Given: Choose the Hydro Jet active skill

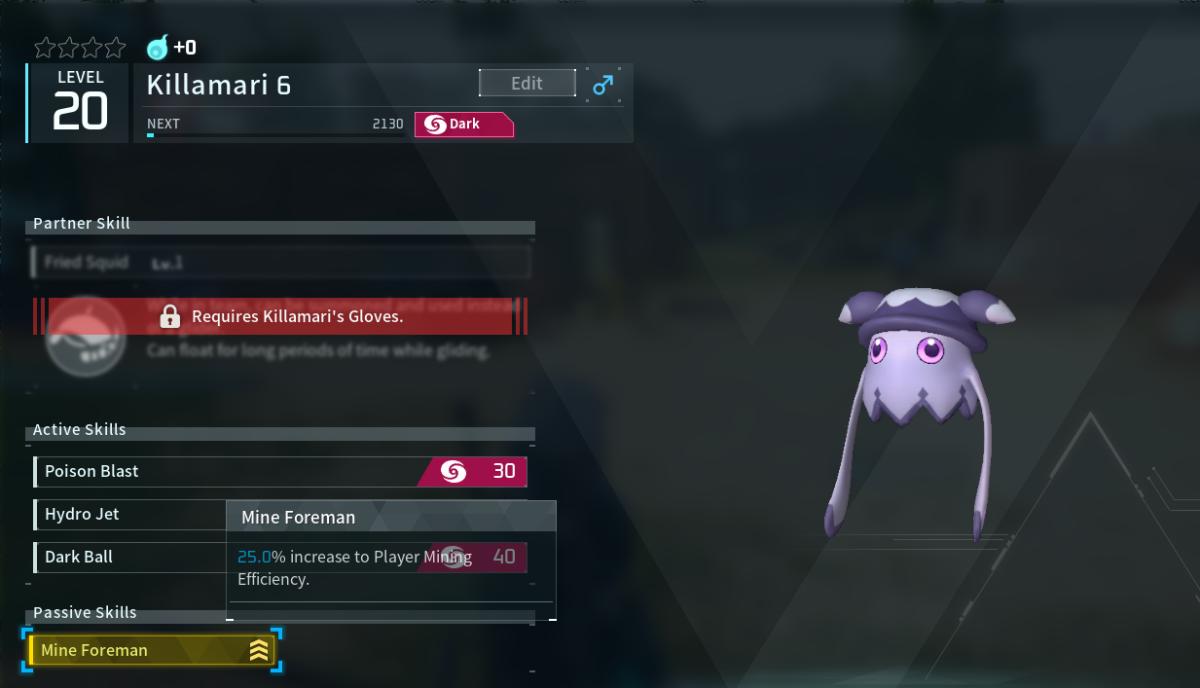Looking at the screenshot, I should click(x=130, y=514).
